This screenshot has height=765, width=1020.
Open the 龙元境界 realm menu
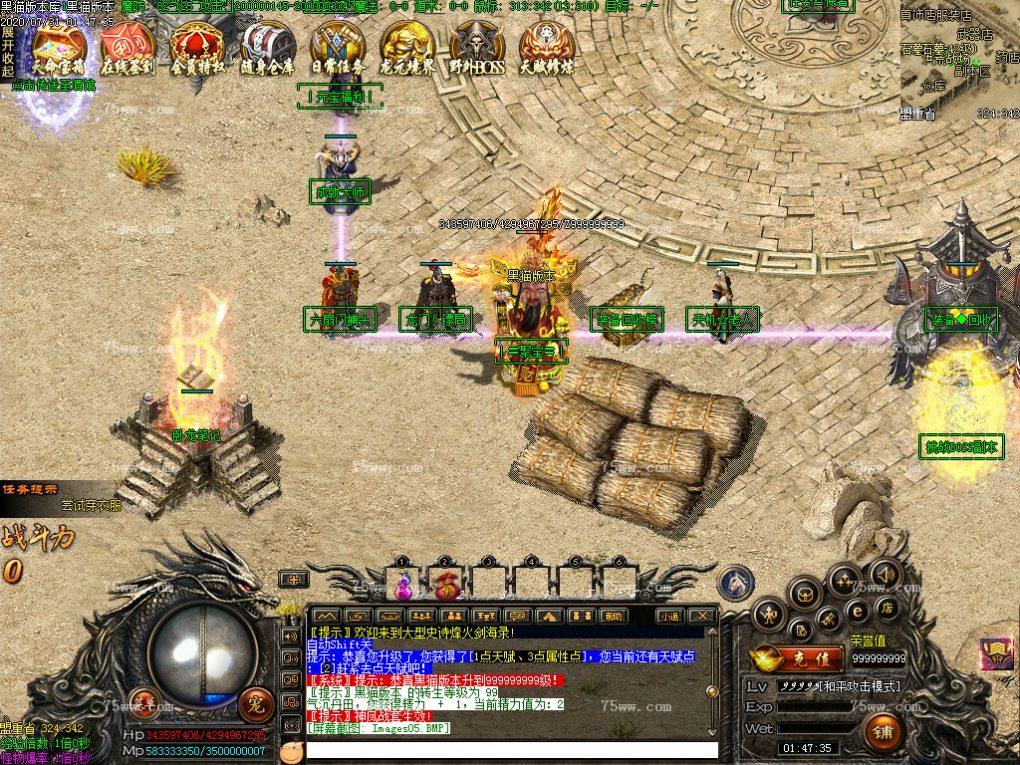point(407,48)
